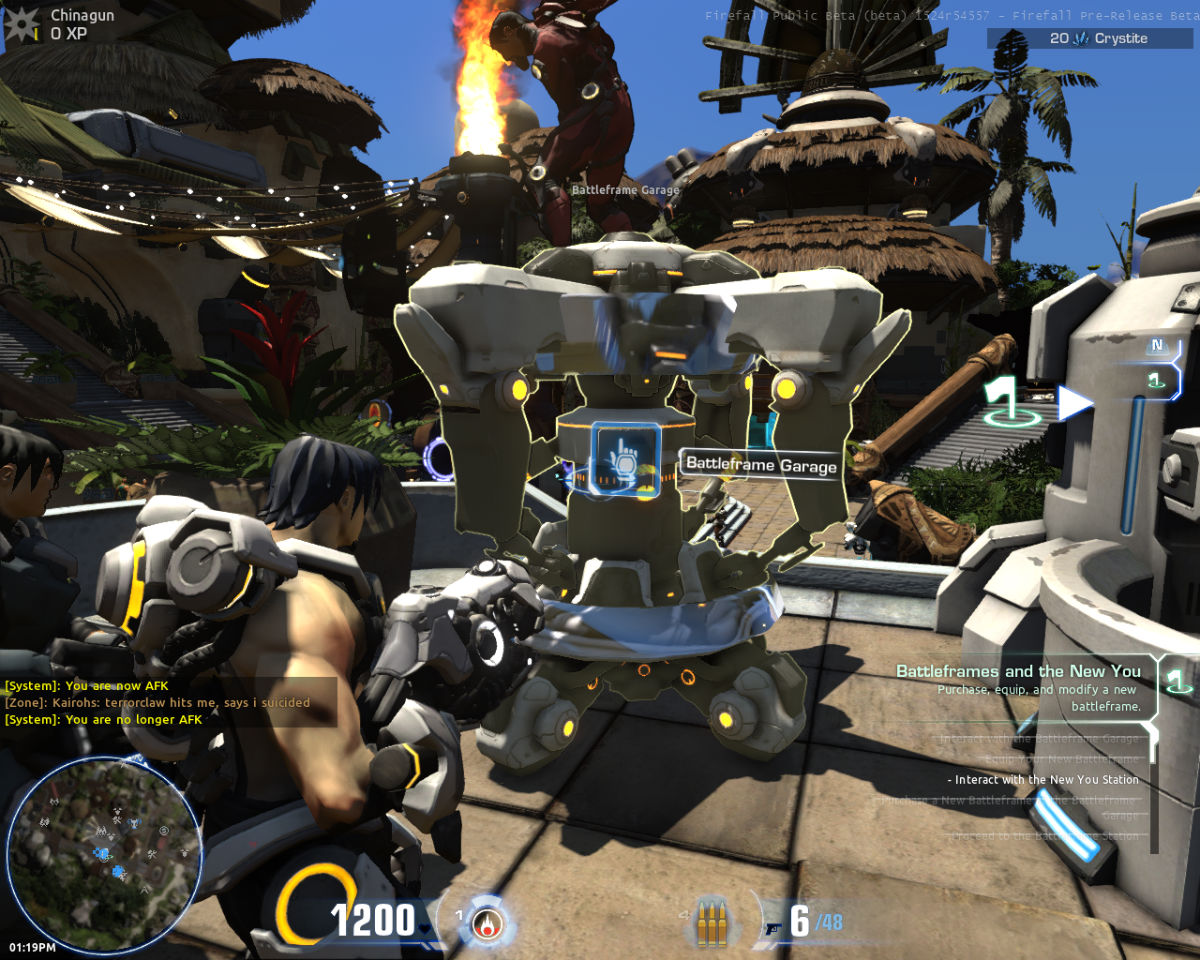Select the Battleframes and the New You mission

point(1018,671)
